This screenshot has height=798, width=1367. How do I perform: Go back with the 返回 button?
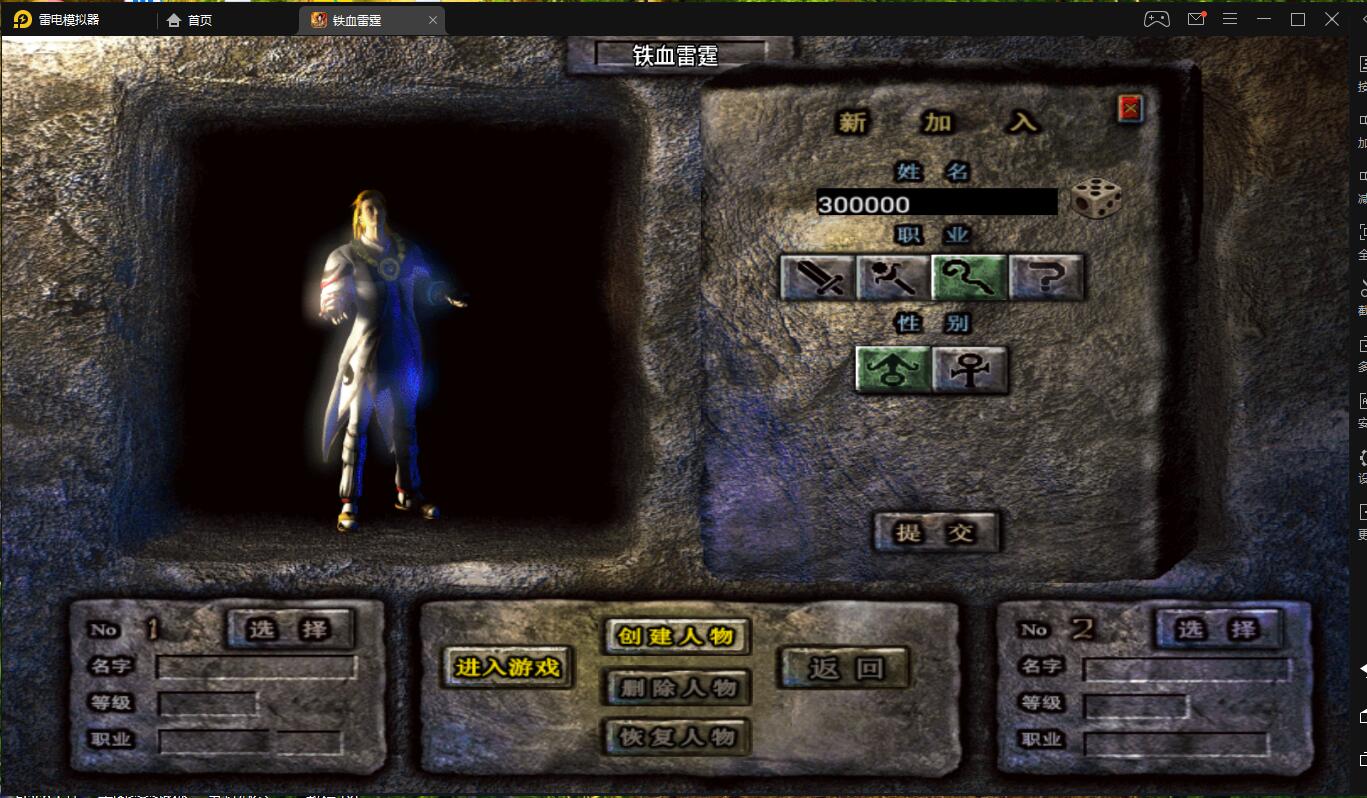845,667
